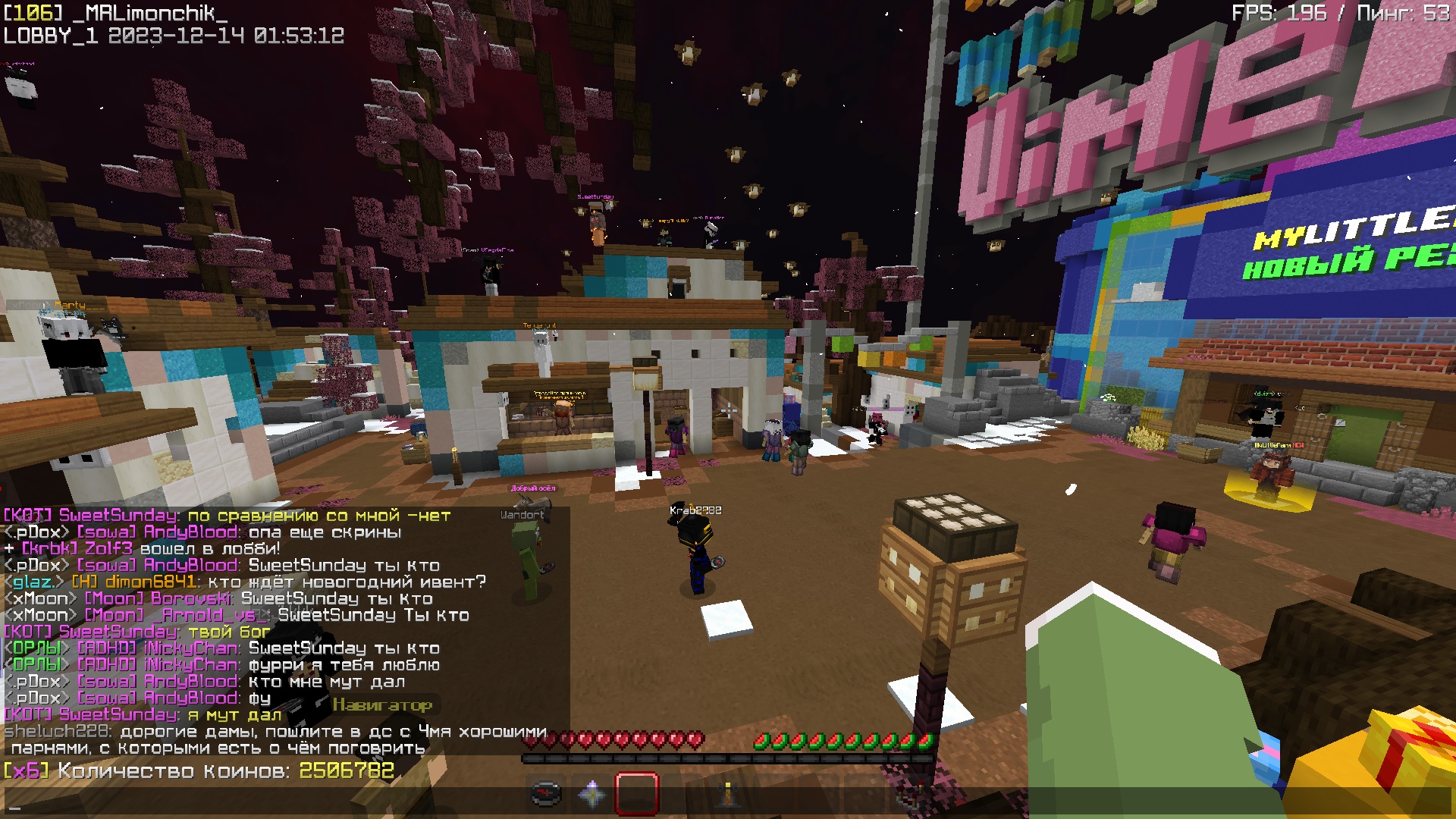Choose the brewing stand hotbar item

point(728,793)
